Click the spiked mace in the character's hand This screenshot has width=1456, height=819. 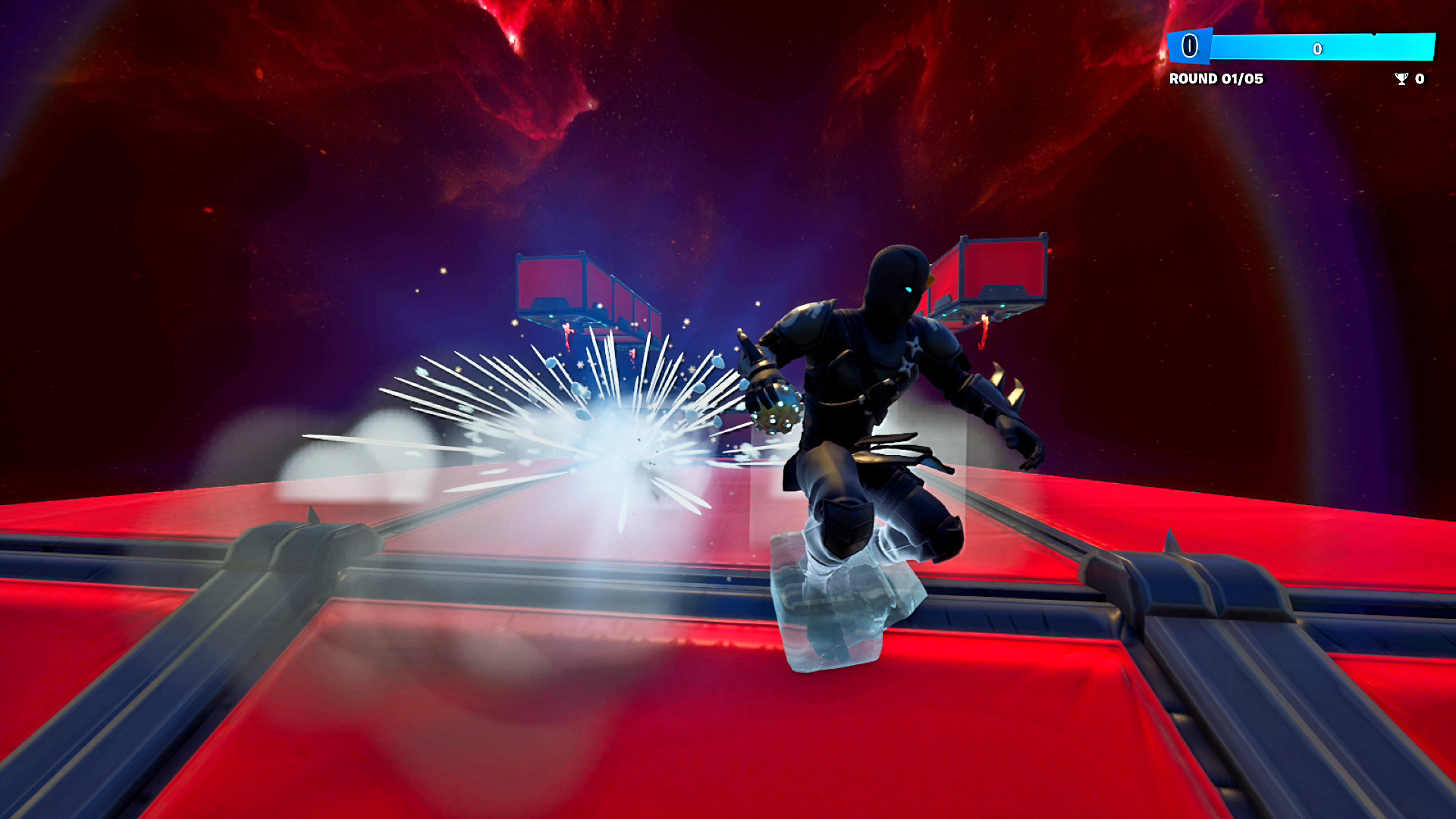coord(777,409)
